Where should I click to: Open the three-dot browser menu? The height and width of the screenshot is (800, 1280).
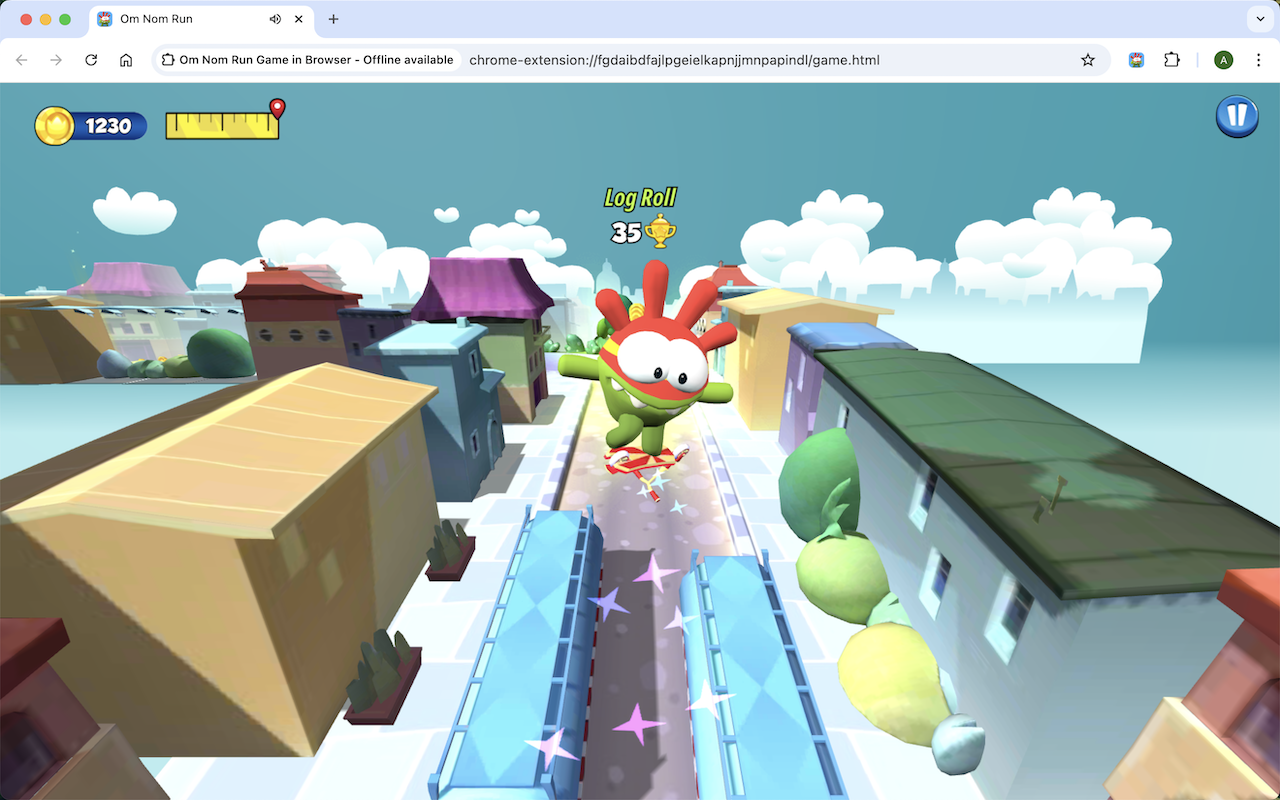(x=1258, y=60)
